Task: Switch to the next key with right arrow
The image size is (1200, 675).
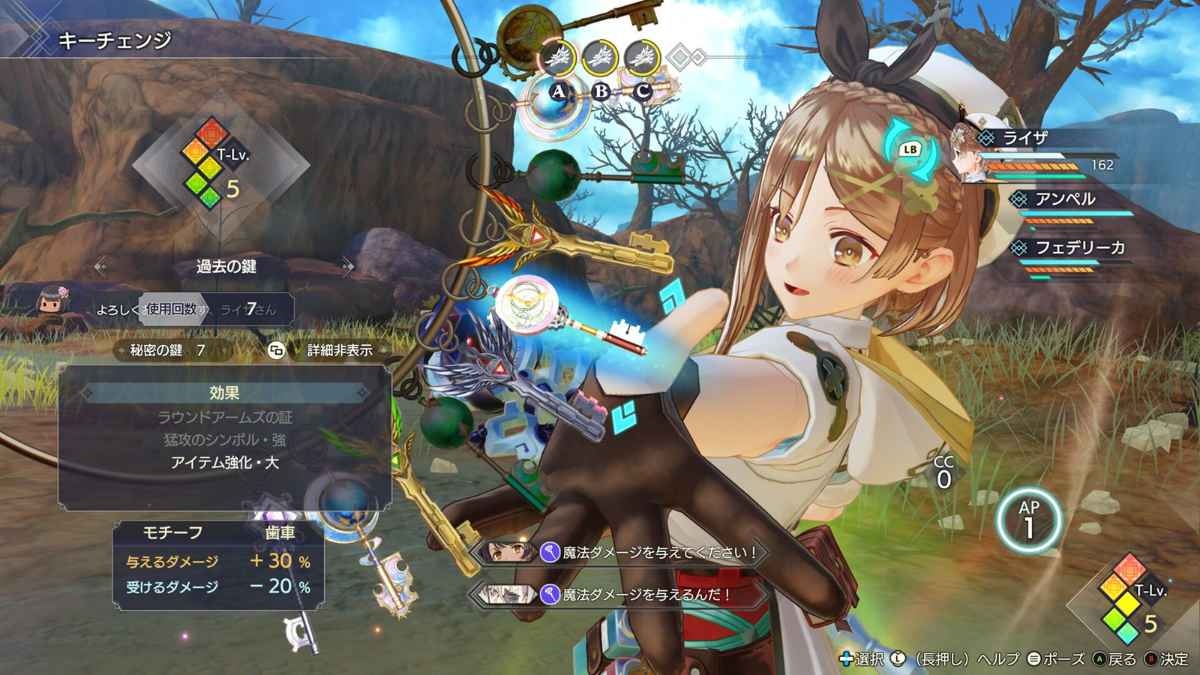Action: tap(347, 266)
